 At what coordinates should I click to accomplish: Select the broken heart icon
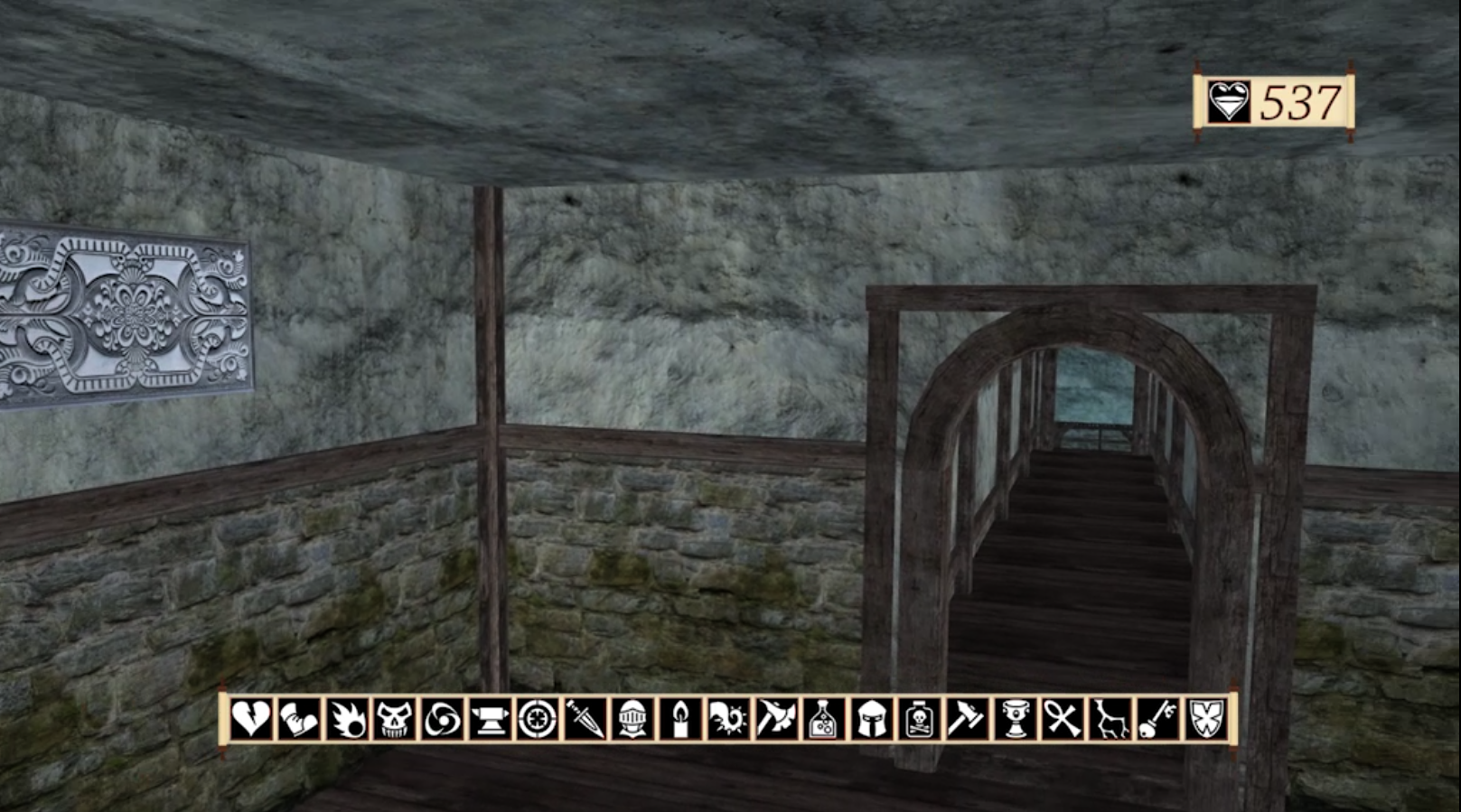(x=251, y=720)
